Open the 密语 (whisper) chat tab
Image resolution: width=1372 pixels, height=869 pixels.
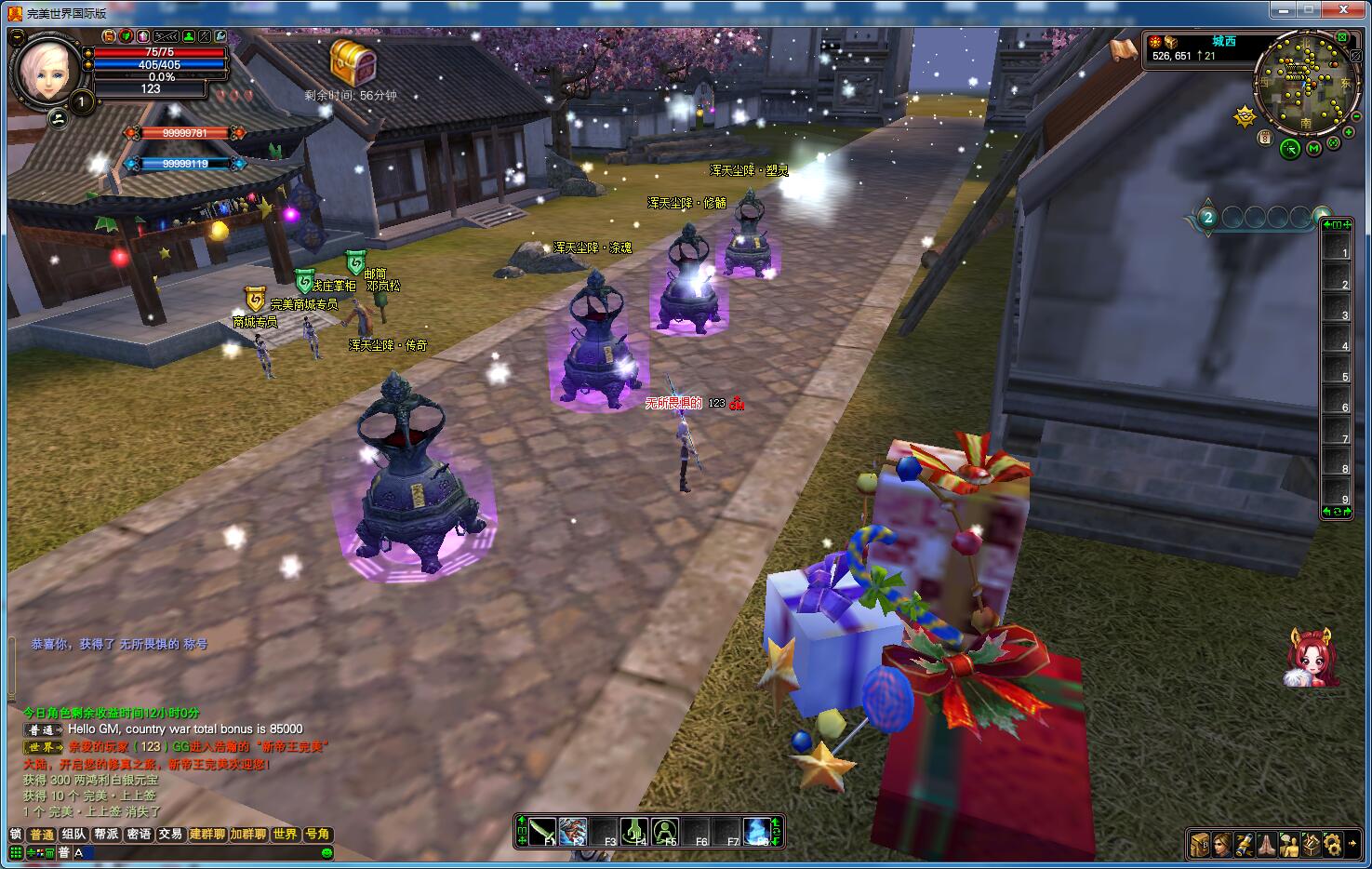coord(139,835)
